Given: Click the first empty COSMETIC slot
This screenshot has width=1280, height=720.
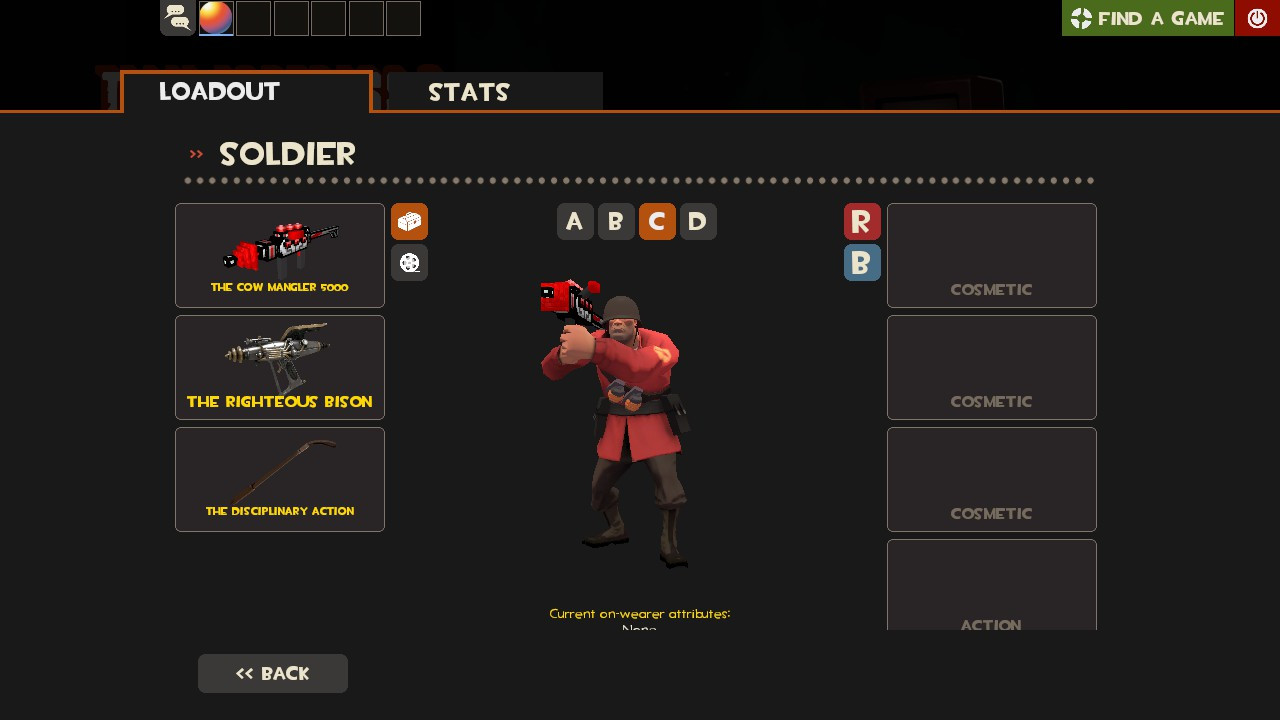Looking at the screenshot, I should (x=991, y=255).
